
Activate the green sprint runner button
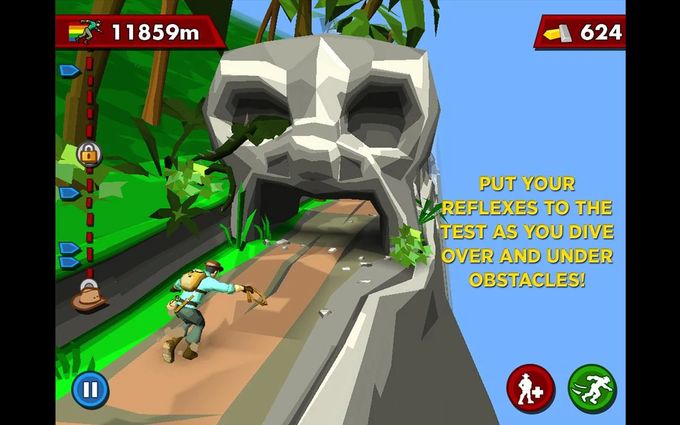592,388
